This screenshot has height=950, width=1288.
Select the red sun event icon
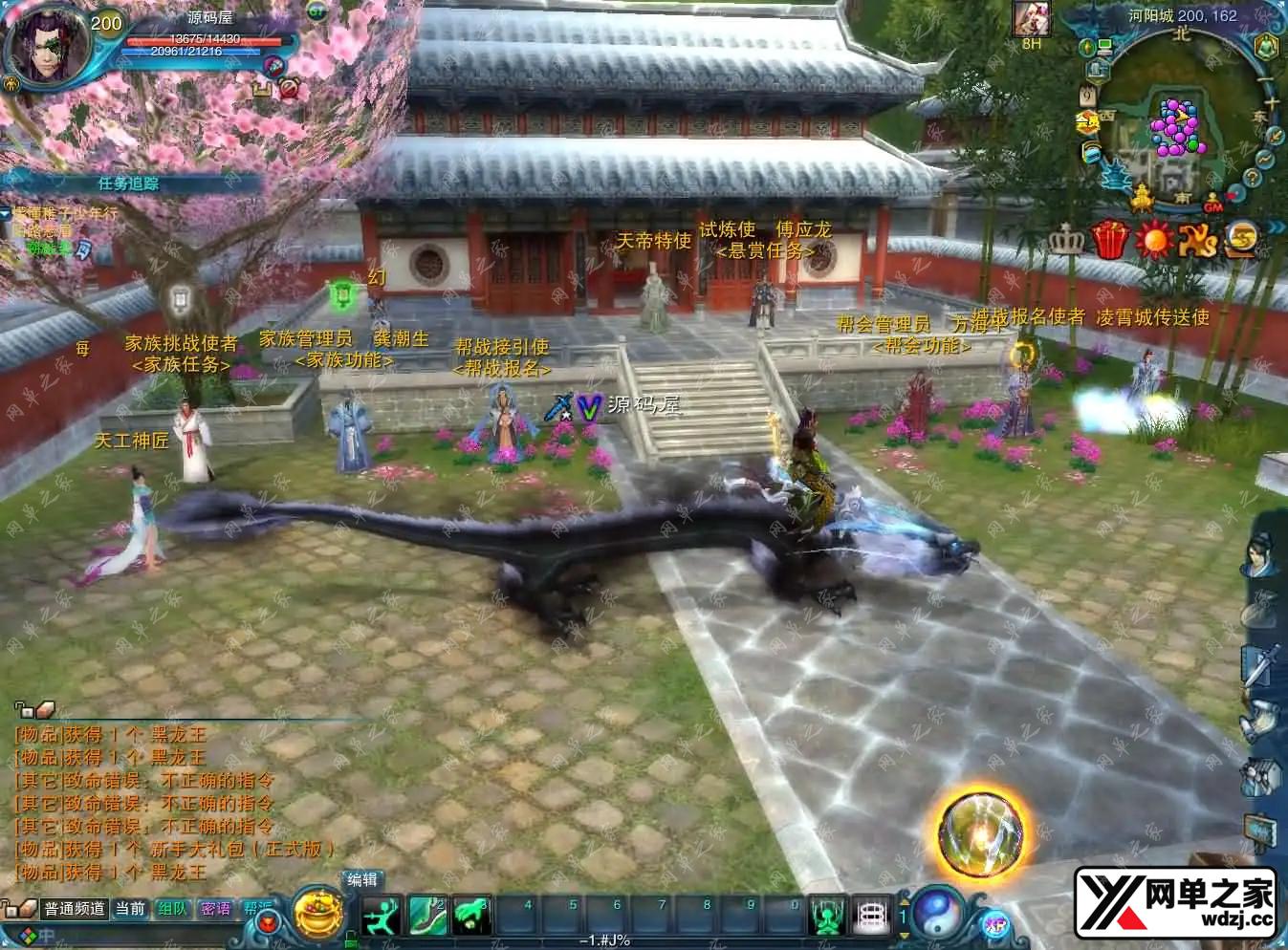[1154, 239]
